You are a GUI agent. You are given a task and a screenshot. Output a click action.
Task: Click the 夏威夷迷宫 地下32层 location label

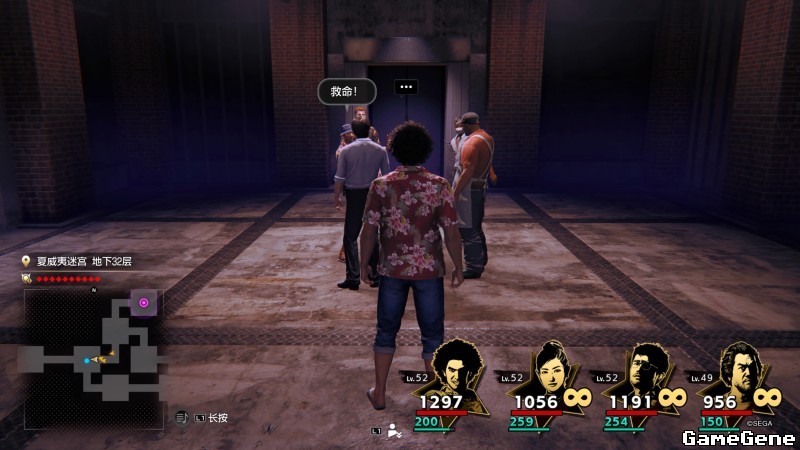(84, 262)
